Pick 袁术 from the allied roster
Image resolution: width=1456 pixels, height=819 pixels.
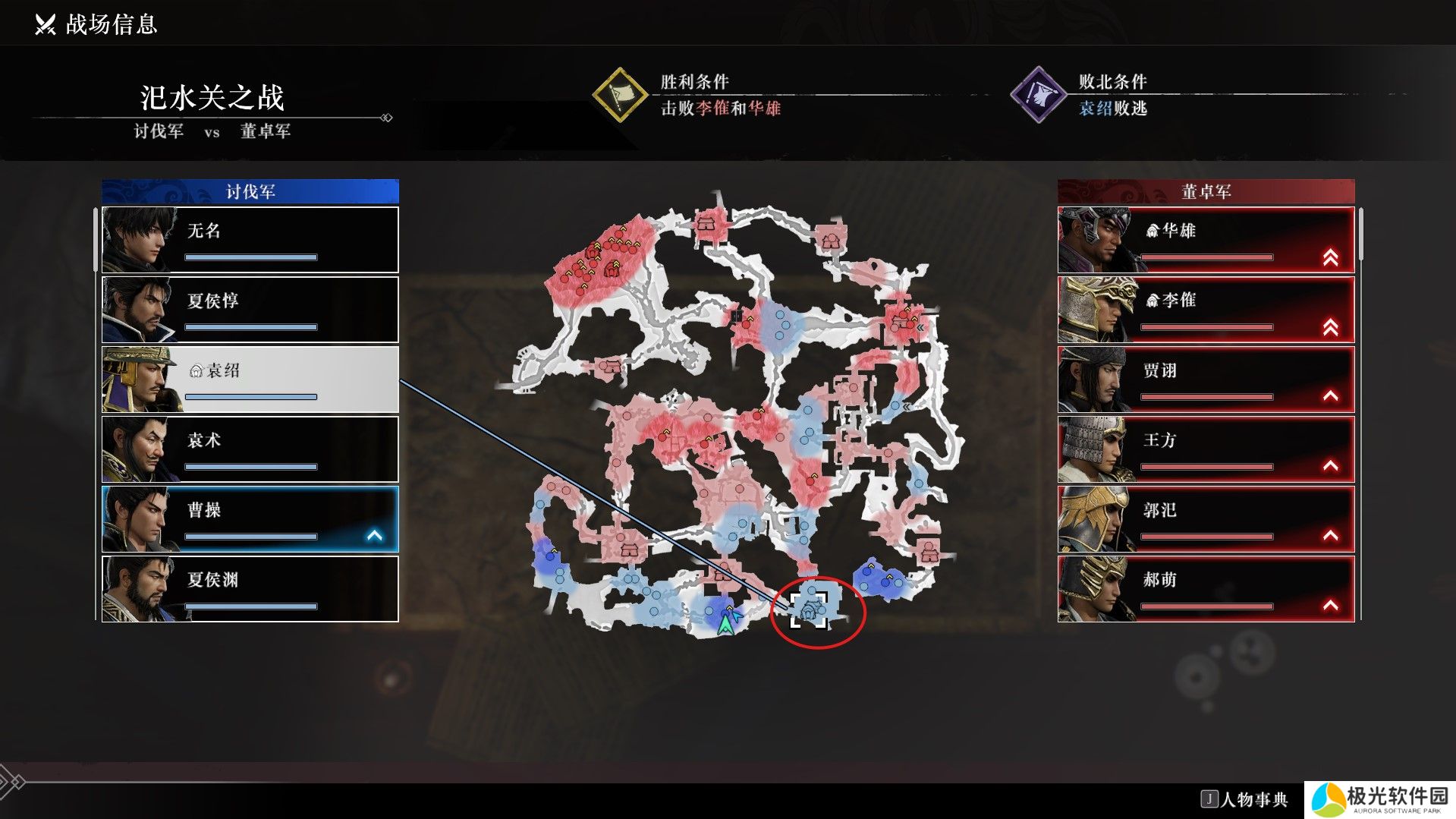250,449
